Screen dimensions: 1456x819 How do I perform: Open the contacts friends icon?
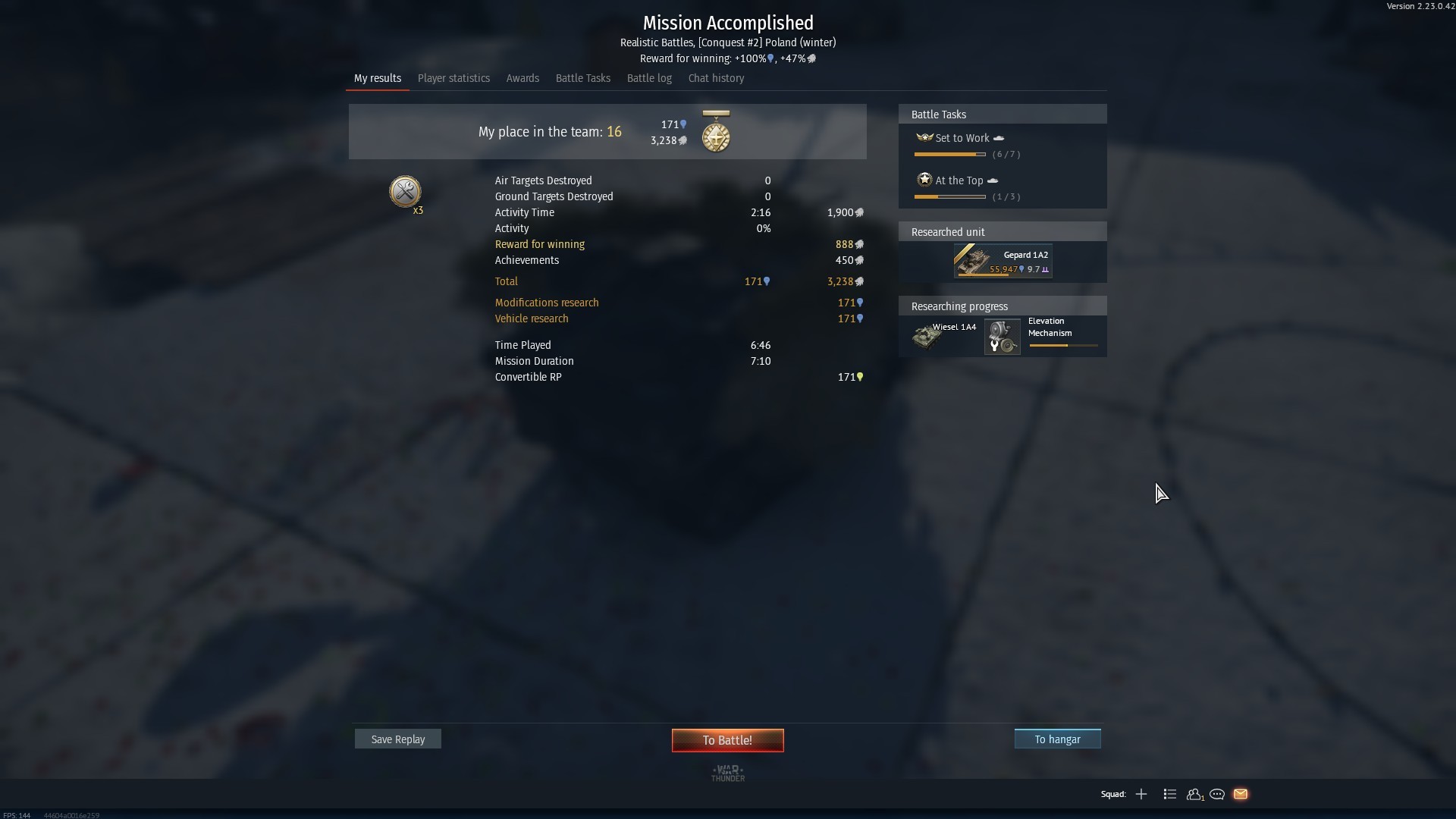click(1194, 794)
